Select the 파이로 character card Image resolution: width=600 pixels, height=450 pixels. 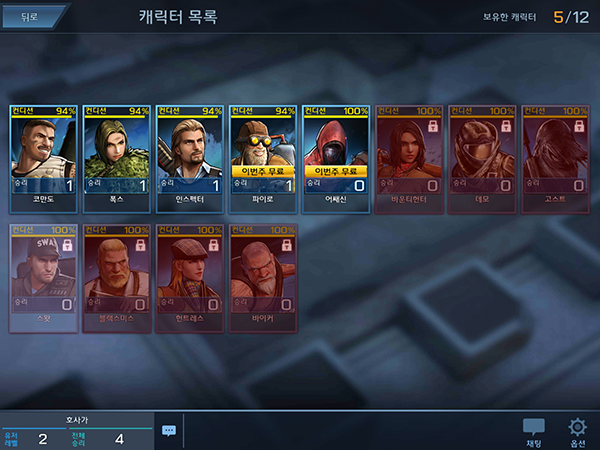264,158
